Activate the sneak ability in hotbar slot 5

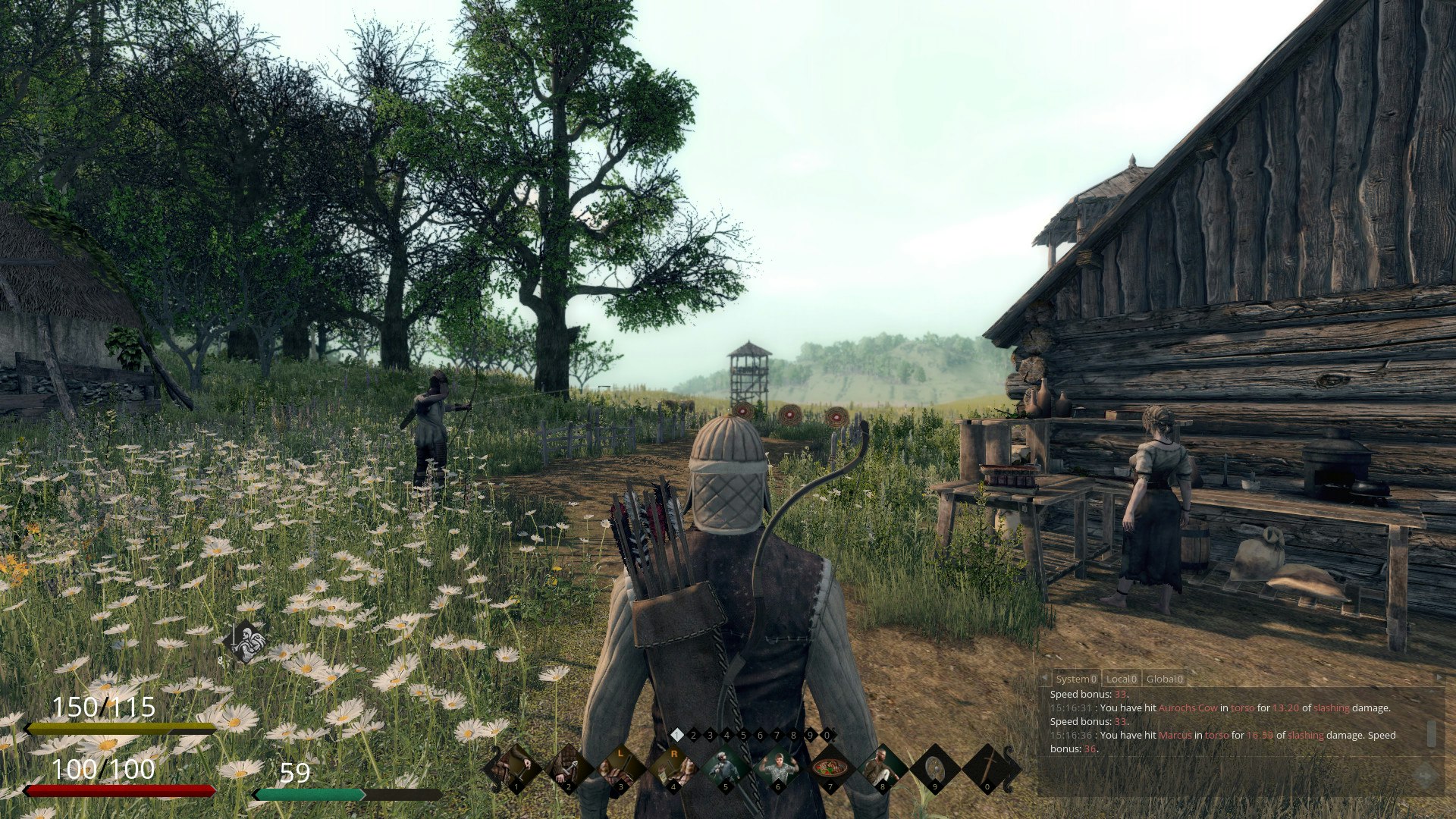click(x=725, y=766)
